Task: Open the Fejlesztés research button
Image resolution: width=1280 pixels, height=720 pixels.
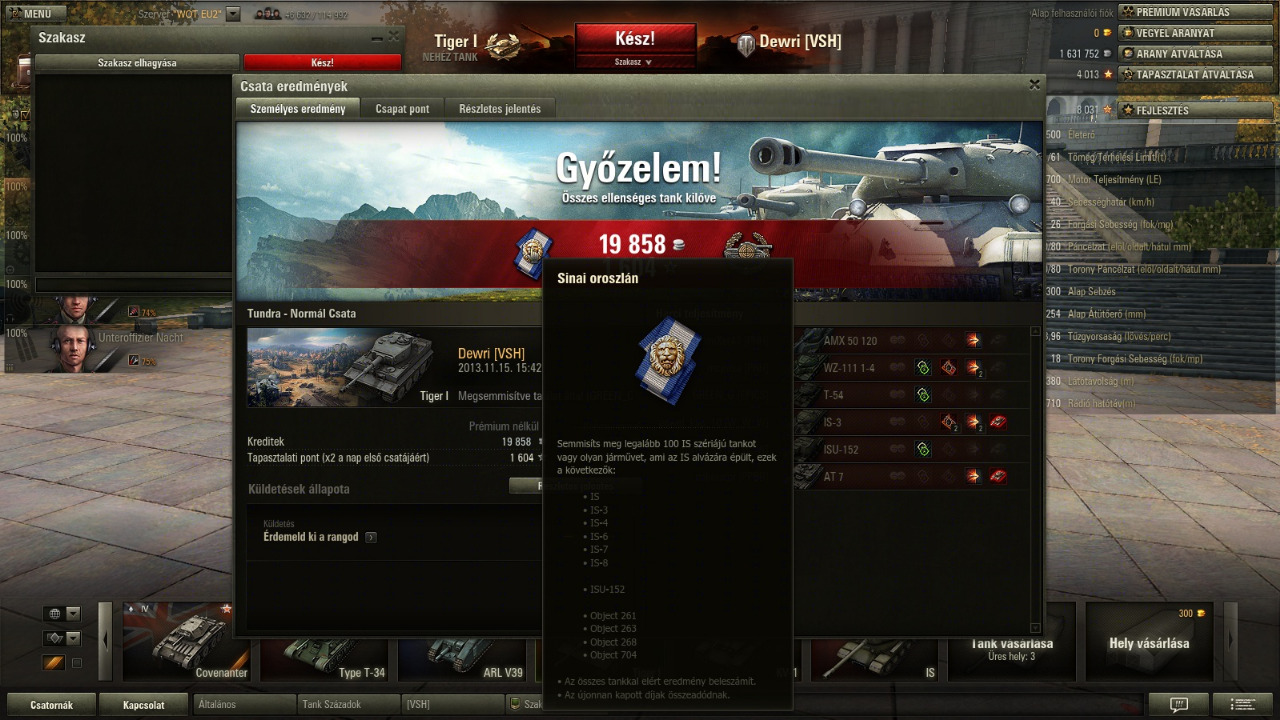Action: coord(1160,110)
